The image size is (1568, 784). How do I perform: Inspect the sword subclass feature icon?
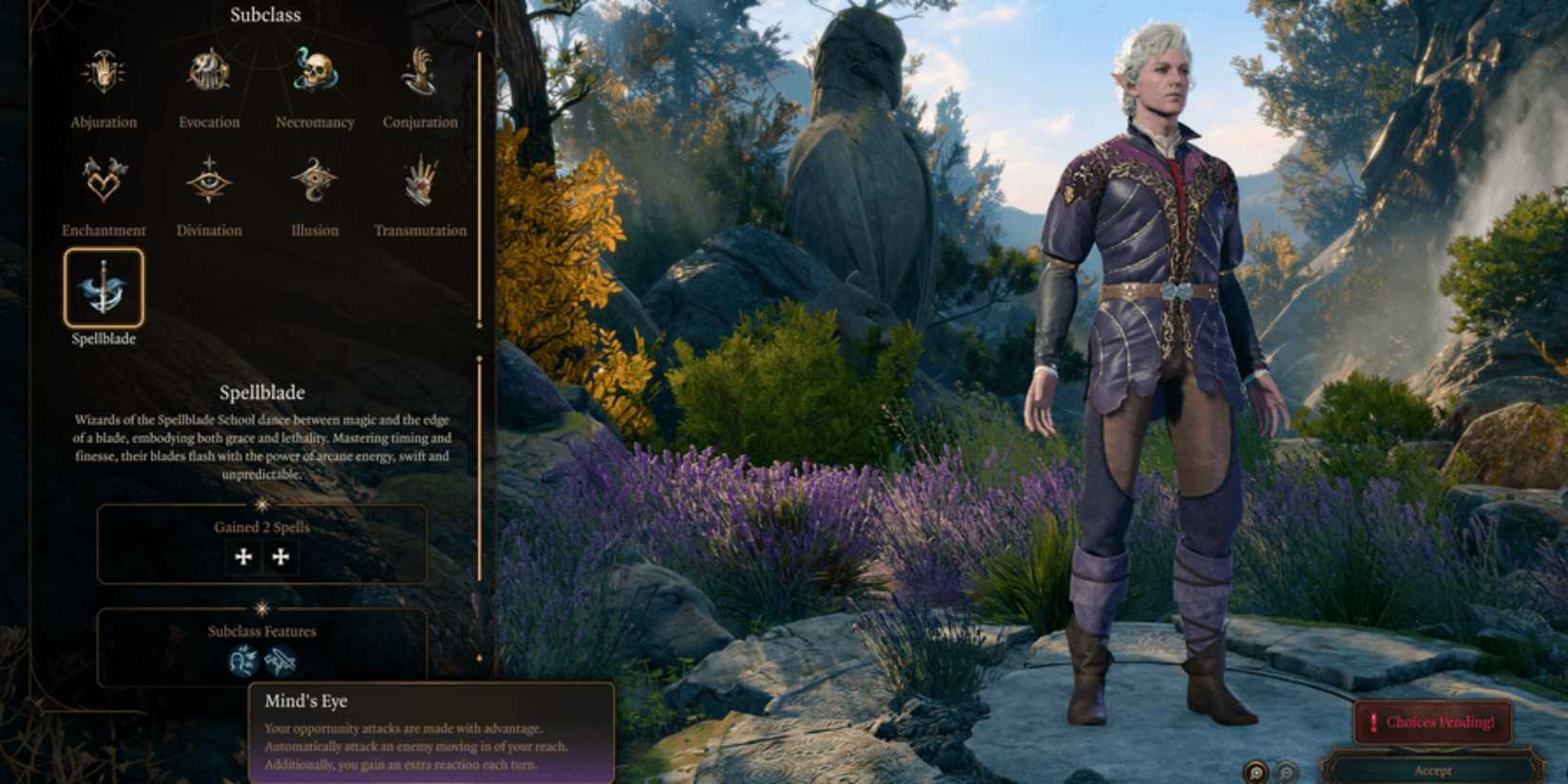point(280,660)
